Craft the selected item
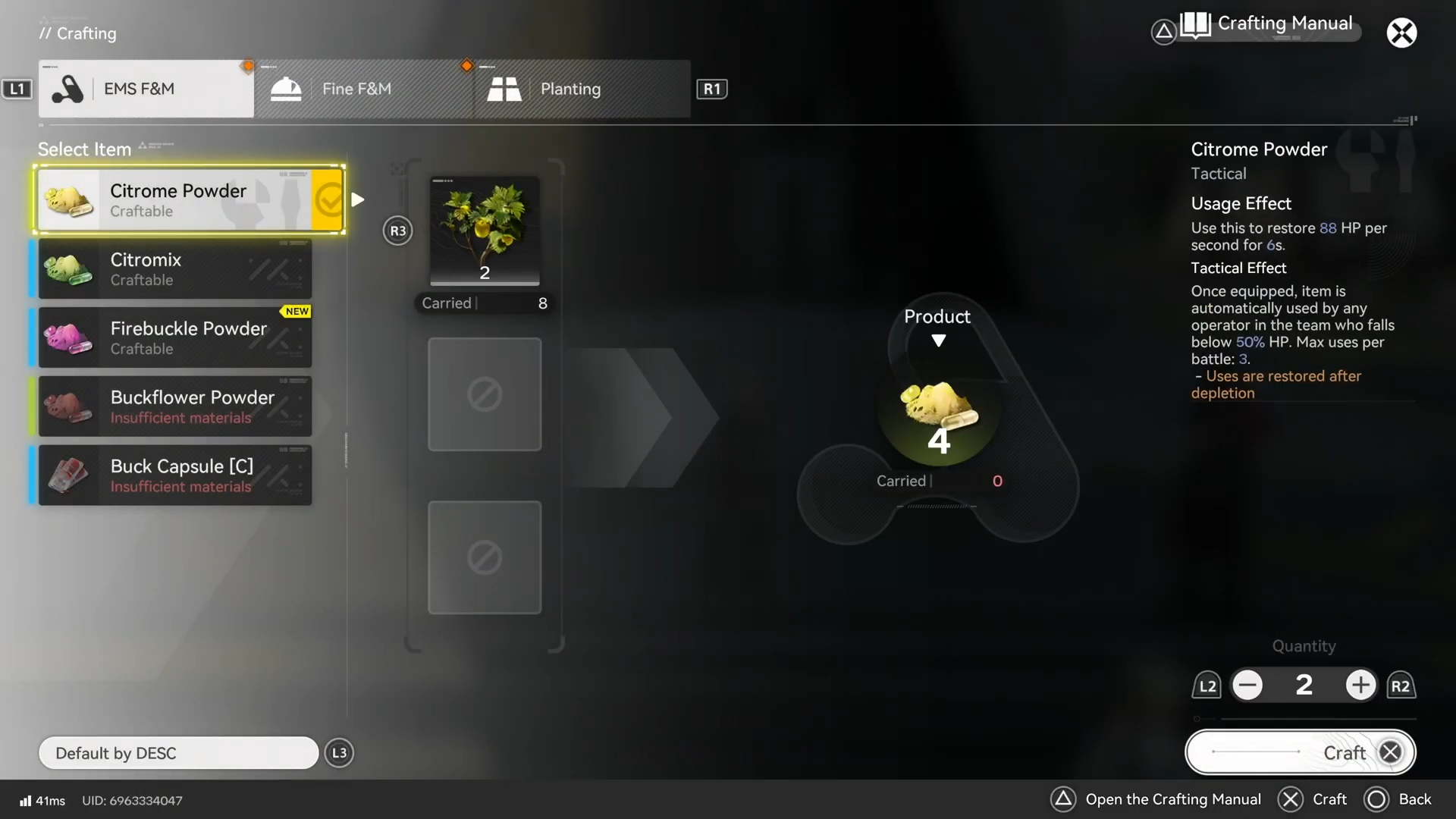Image resolution: width=1456 pixels, height=819 pixels. tap(1301, 752)
